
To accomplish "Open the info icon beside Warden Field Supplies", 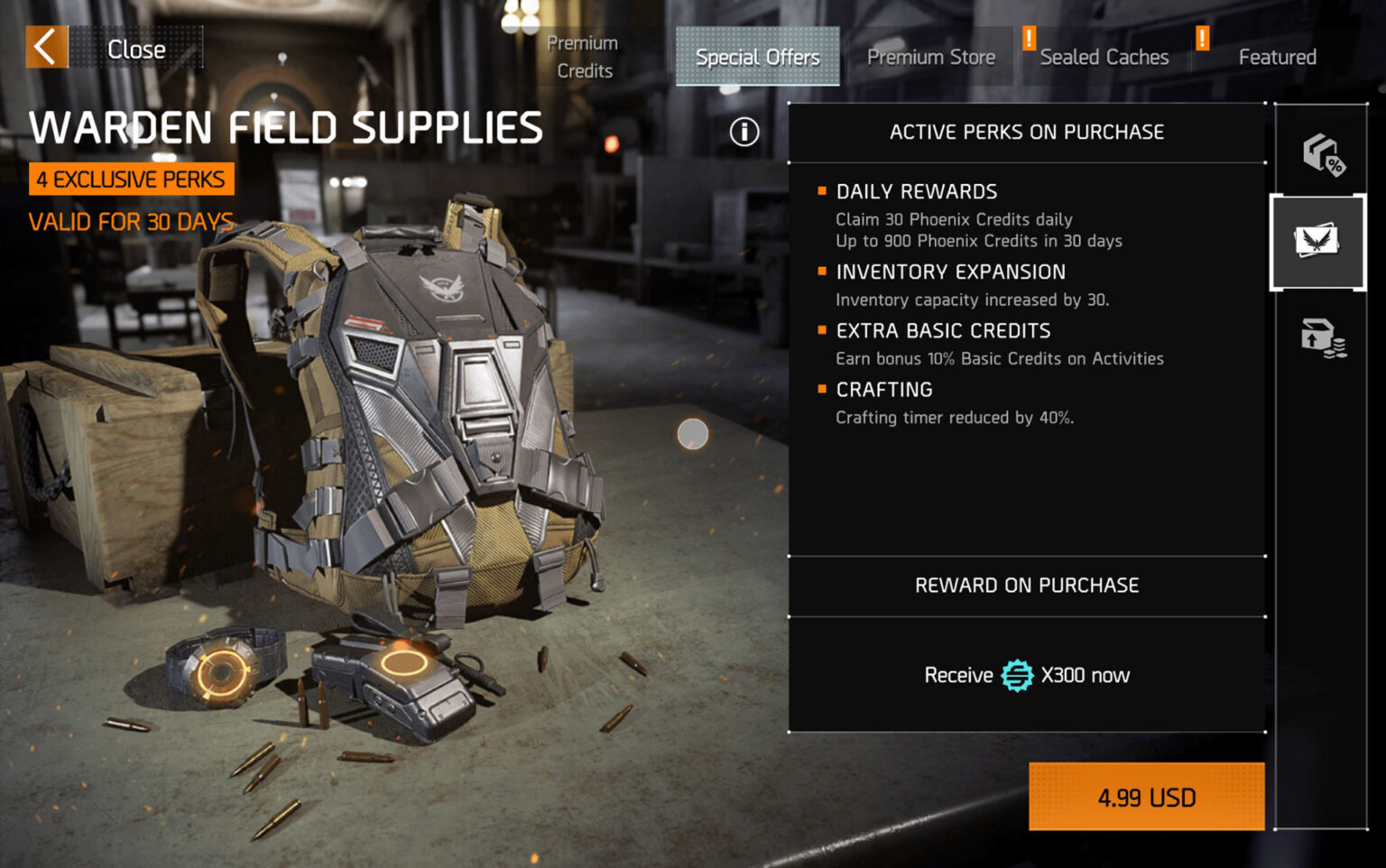I will coord(743,132).
